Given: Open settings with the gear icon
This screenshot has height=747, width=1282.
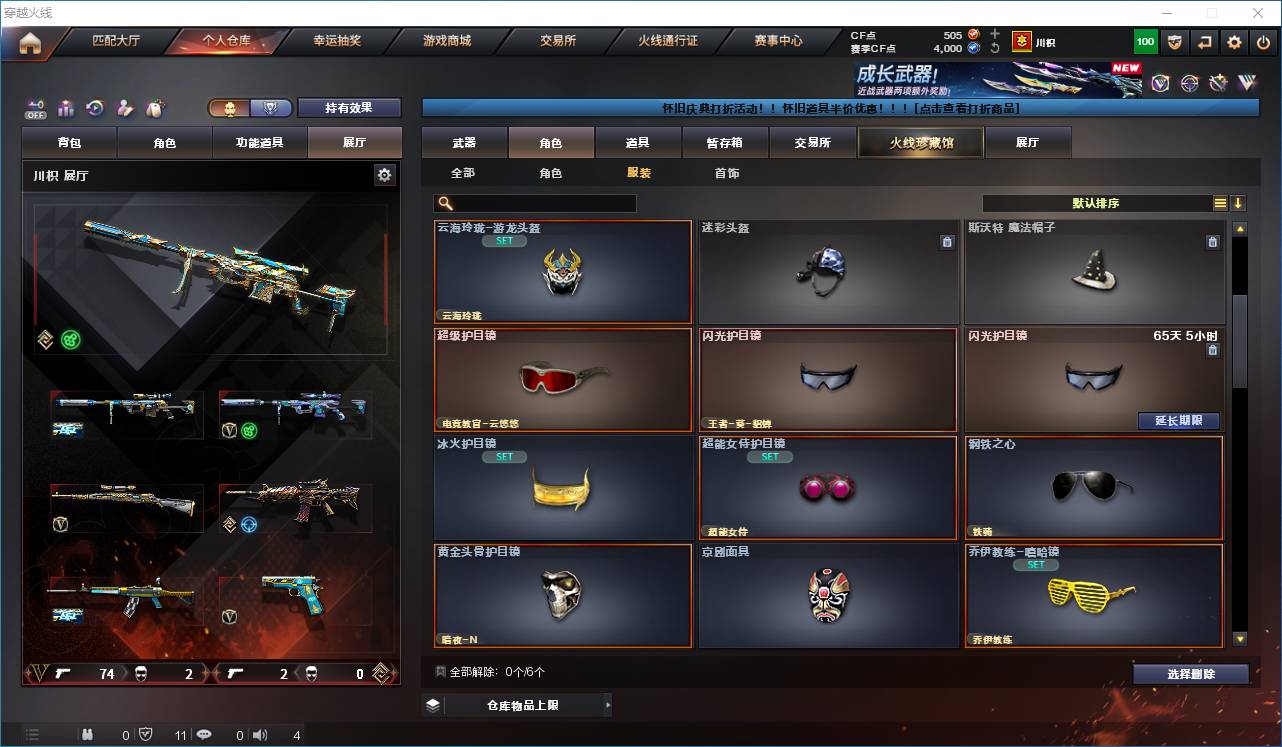Looking at the screenshot, I should coord(1234,42).
